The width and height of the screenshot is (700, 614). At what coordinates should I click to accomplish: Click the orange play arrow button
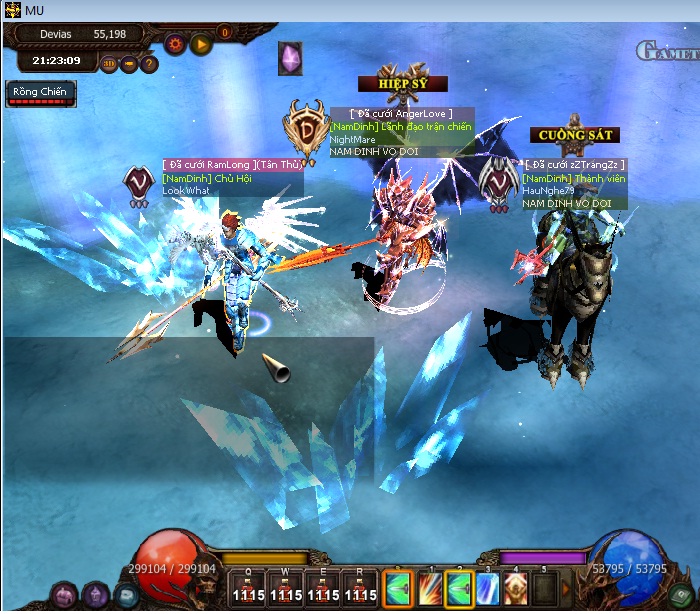click(x=201, y=44)
